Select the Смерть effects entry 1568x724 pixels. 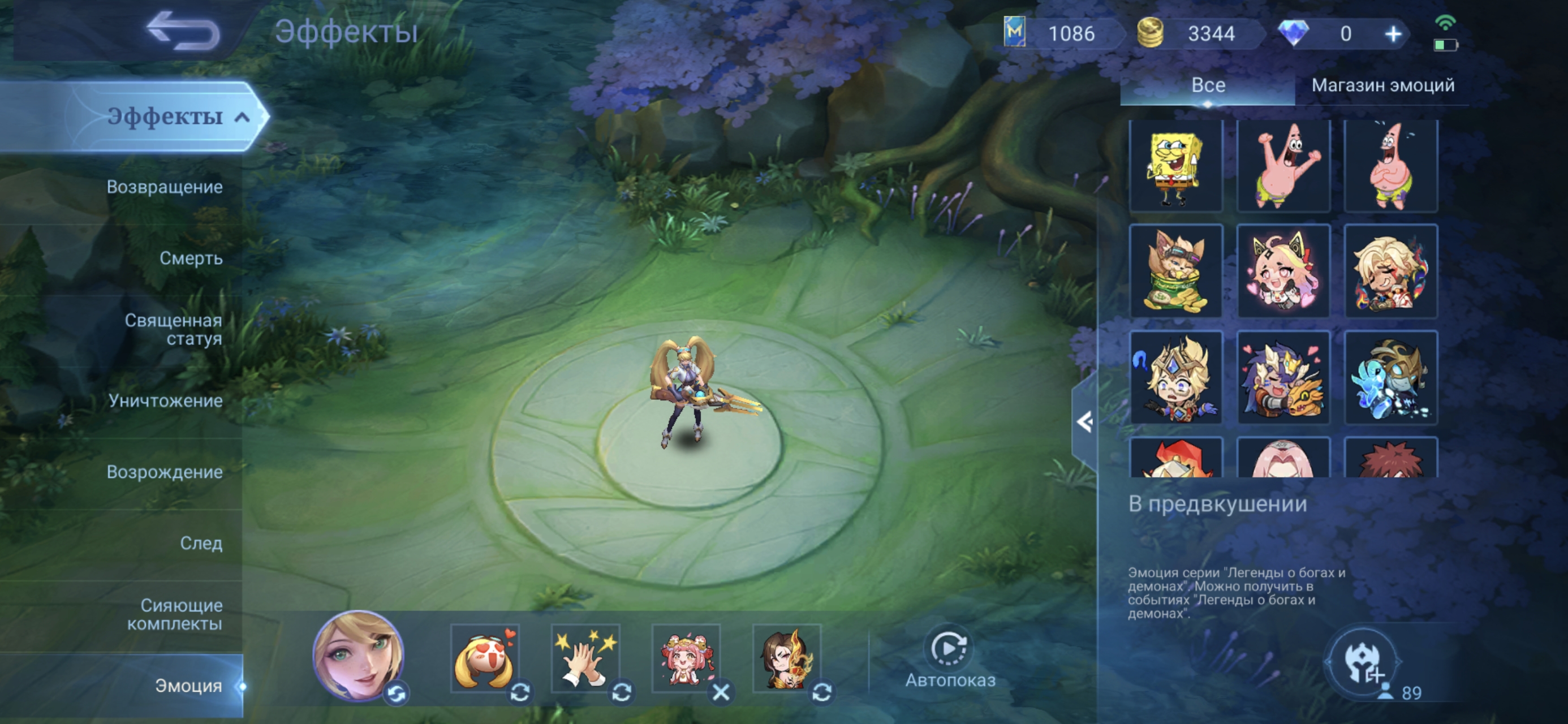(191, 258)
